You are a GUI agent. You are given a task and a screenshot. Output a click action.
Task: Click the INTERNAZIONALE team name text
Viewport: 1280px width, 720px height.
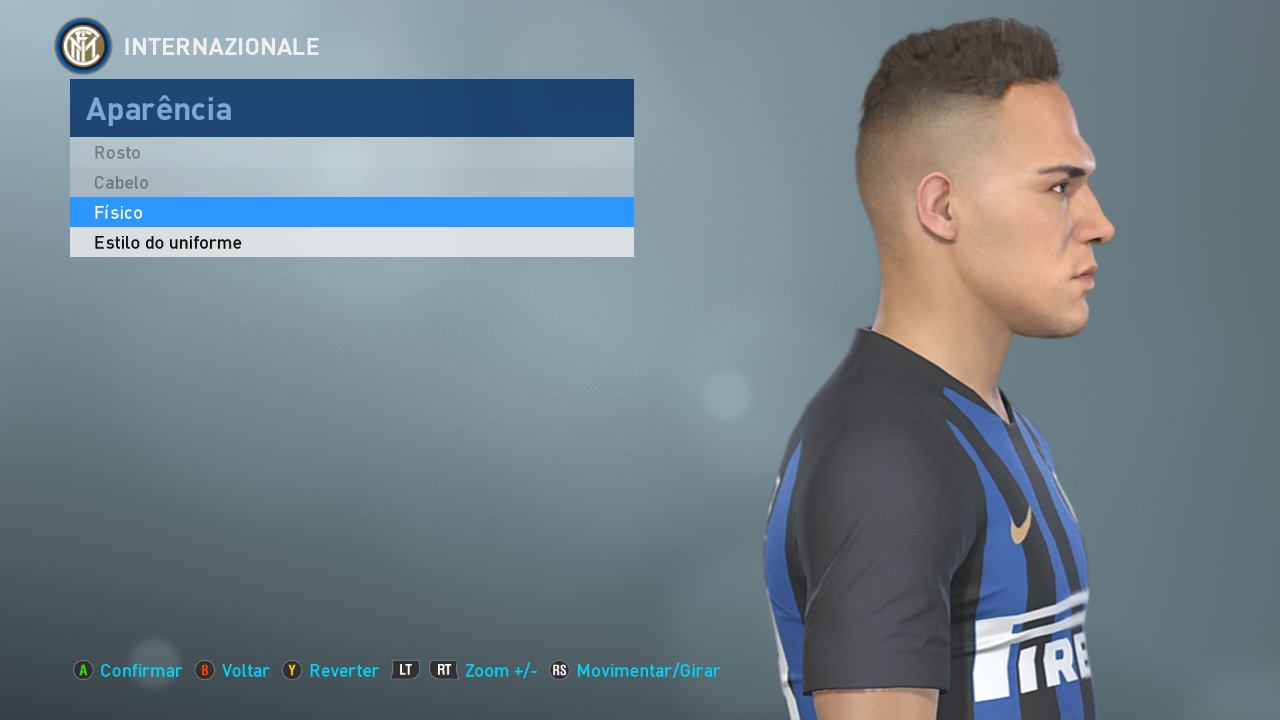coord(221,46)
